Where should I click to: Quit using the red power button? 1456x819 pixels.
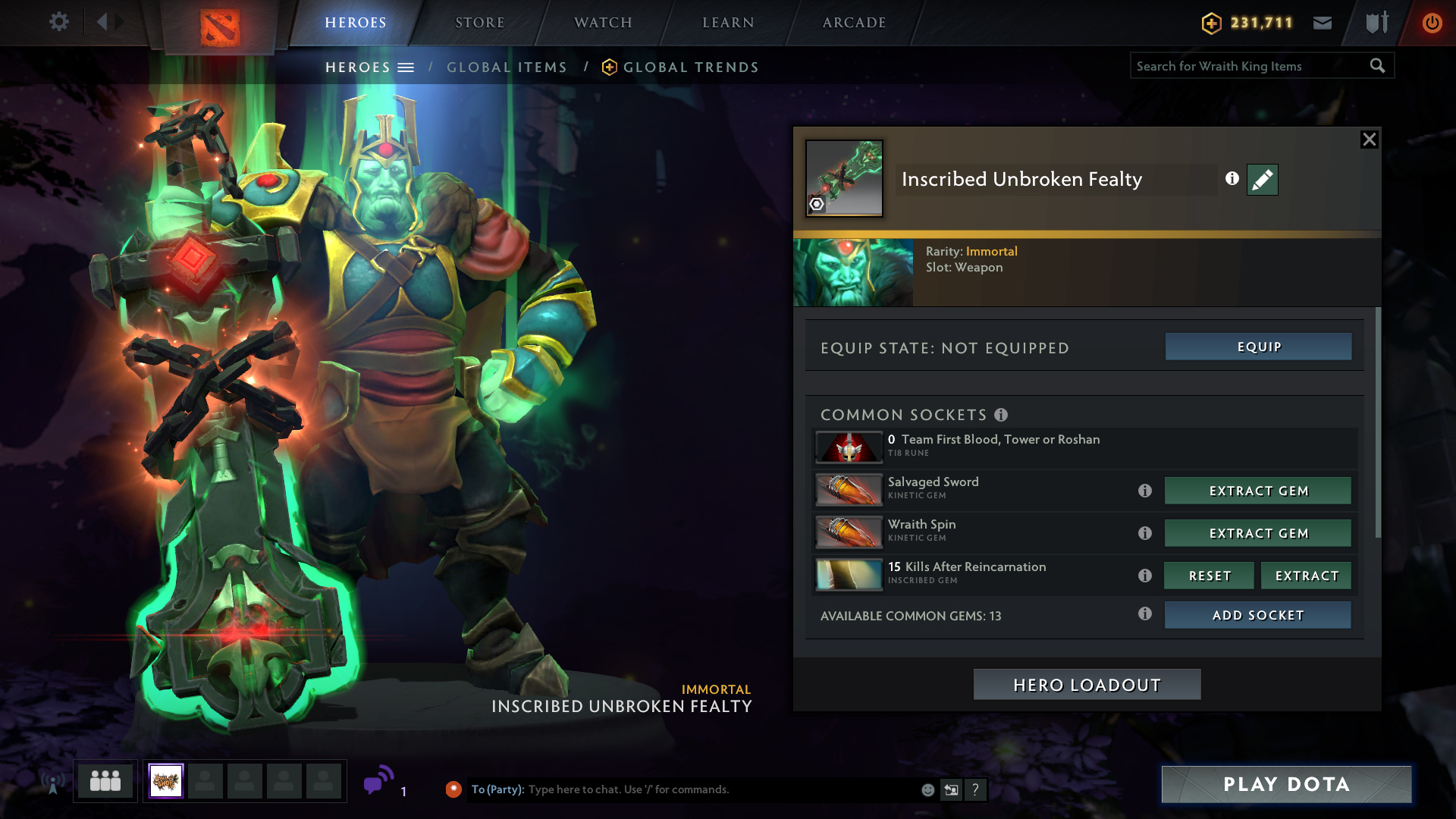point(1432,23)
